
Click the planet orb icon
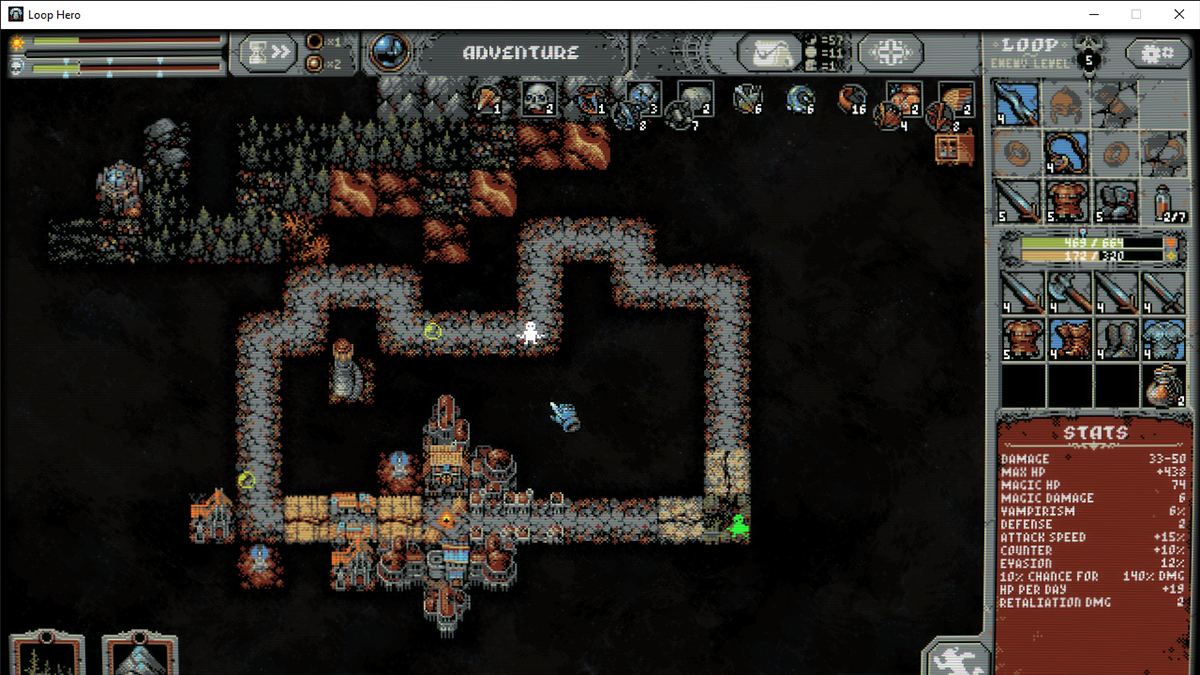[388, 53]
